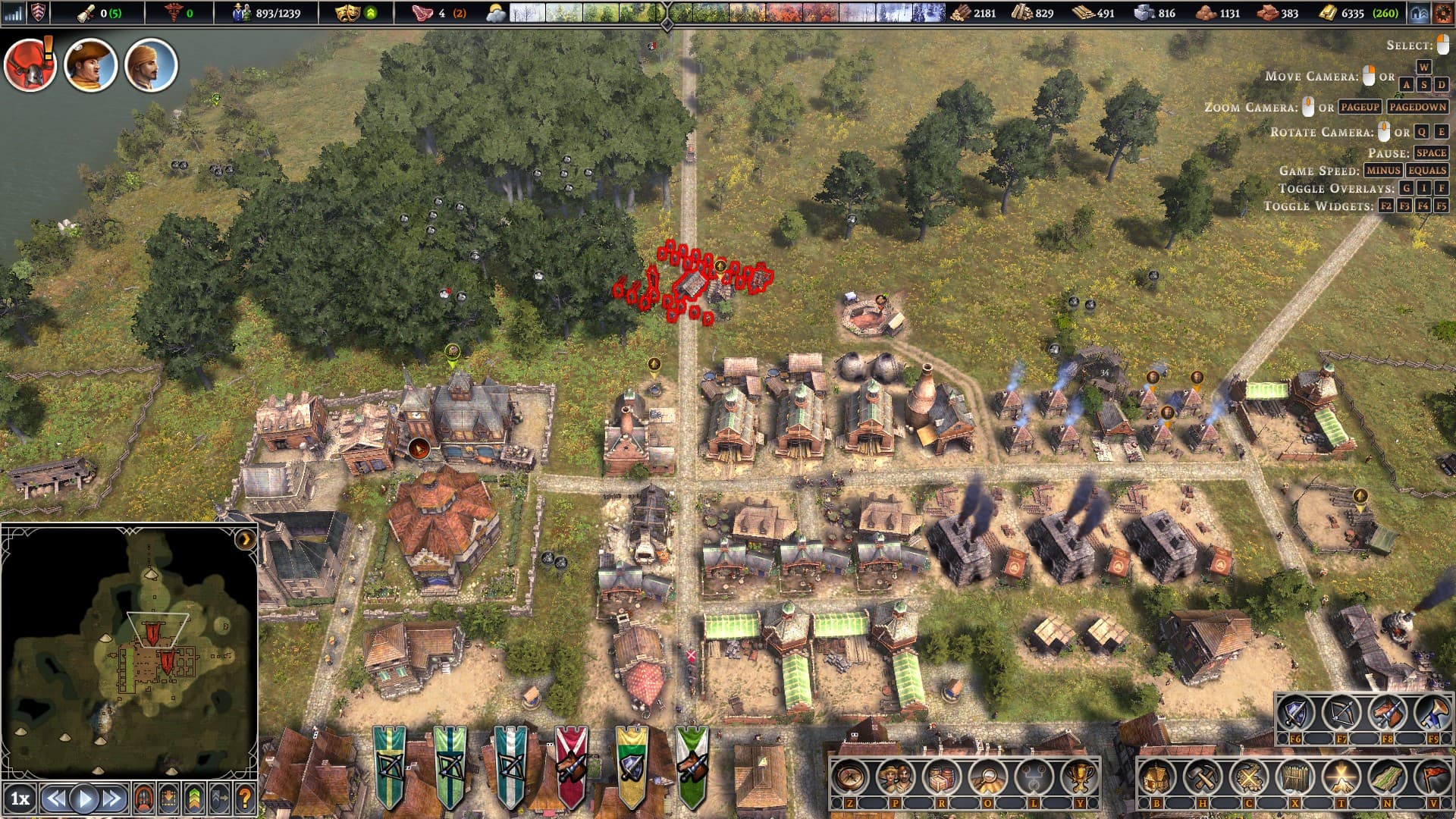
Task: Select the yellow-cross green archer banner
Action: (389, 766)
